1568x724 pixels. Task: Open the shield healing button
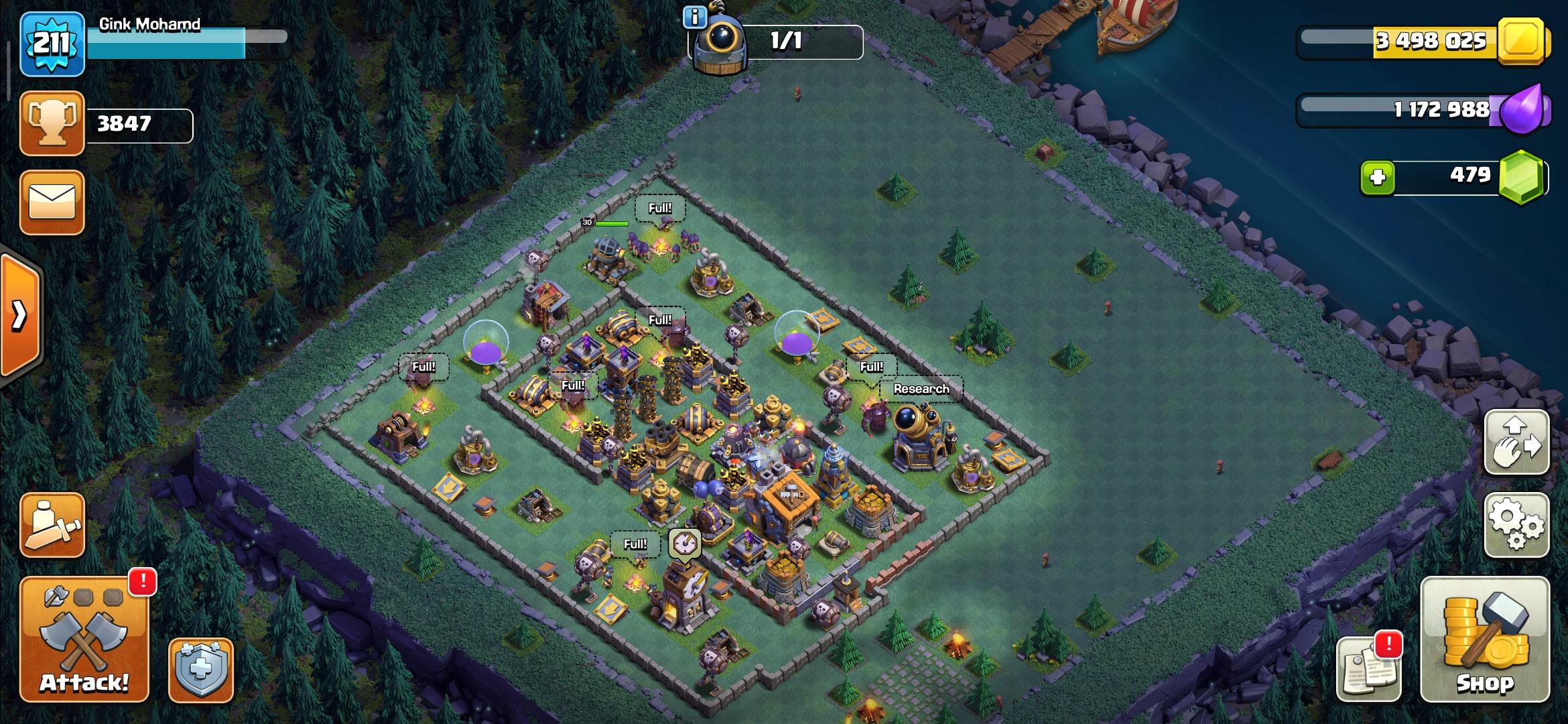pyautogui.click(x=200, y=670)
